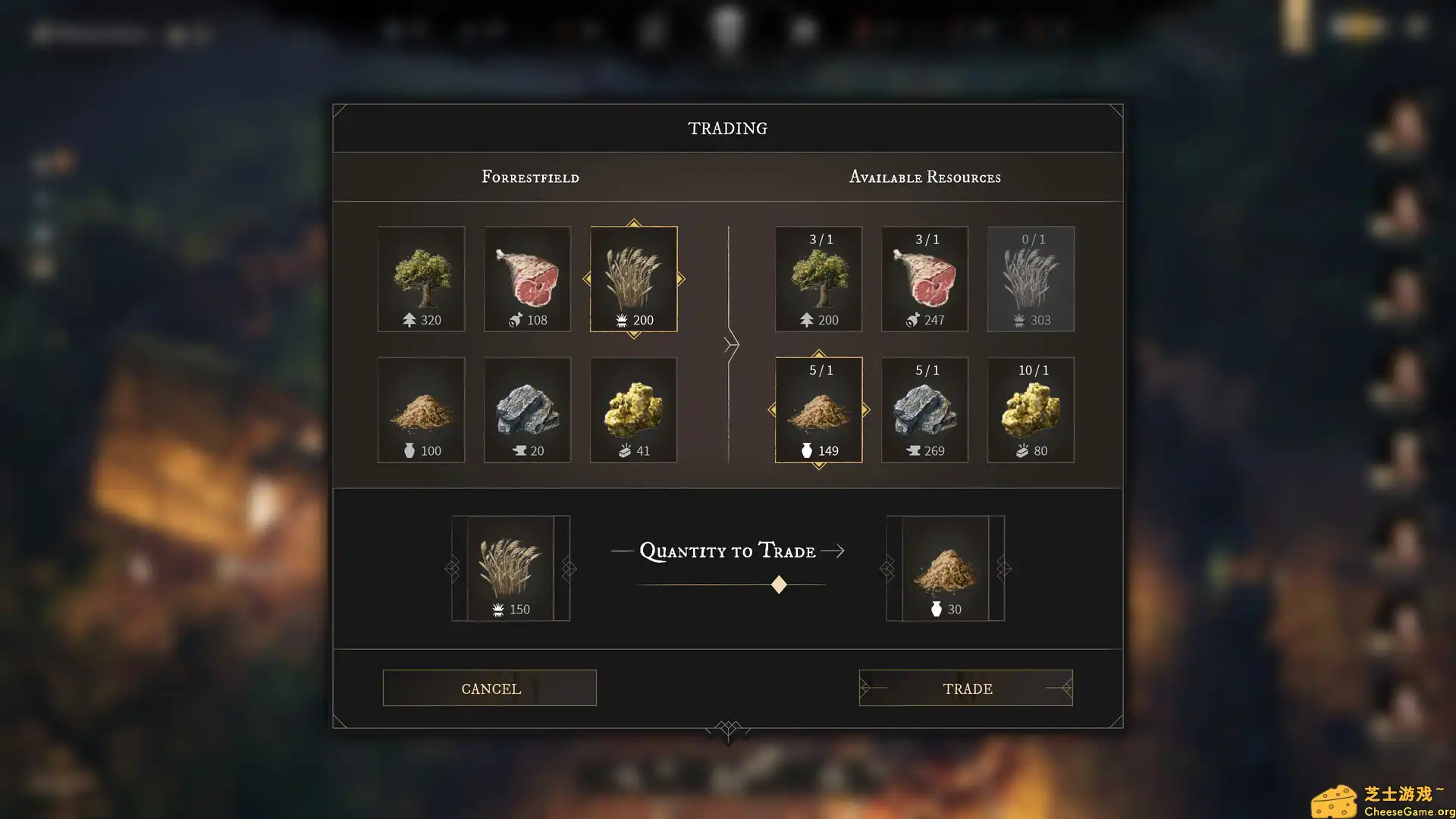Image resolution: width=1456 pixels, height=819 pixels.
Task: Click the diamond handle on the quantity slider
Action: click(779, 583)
